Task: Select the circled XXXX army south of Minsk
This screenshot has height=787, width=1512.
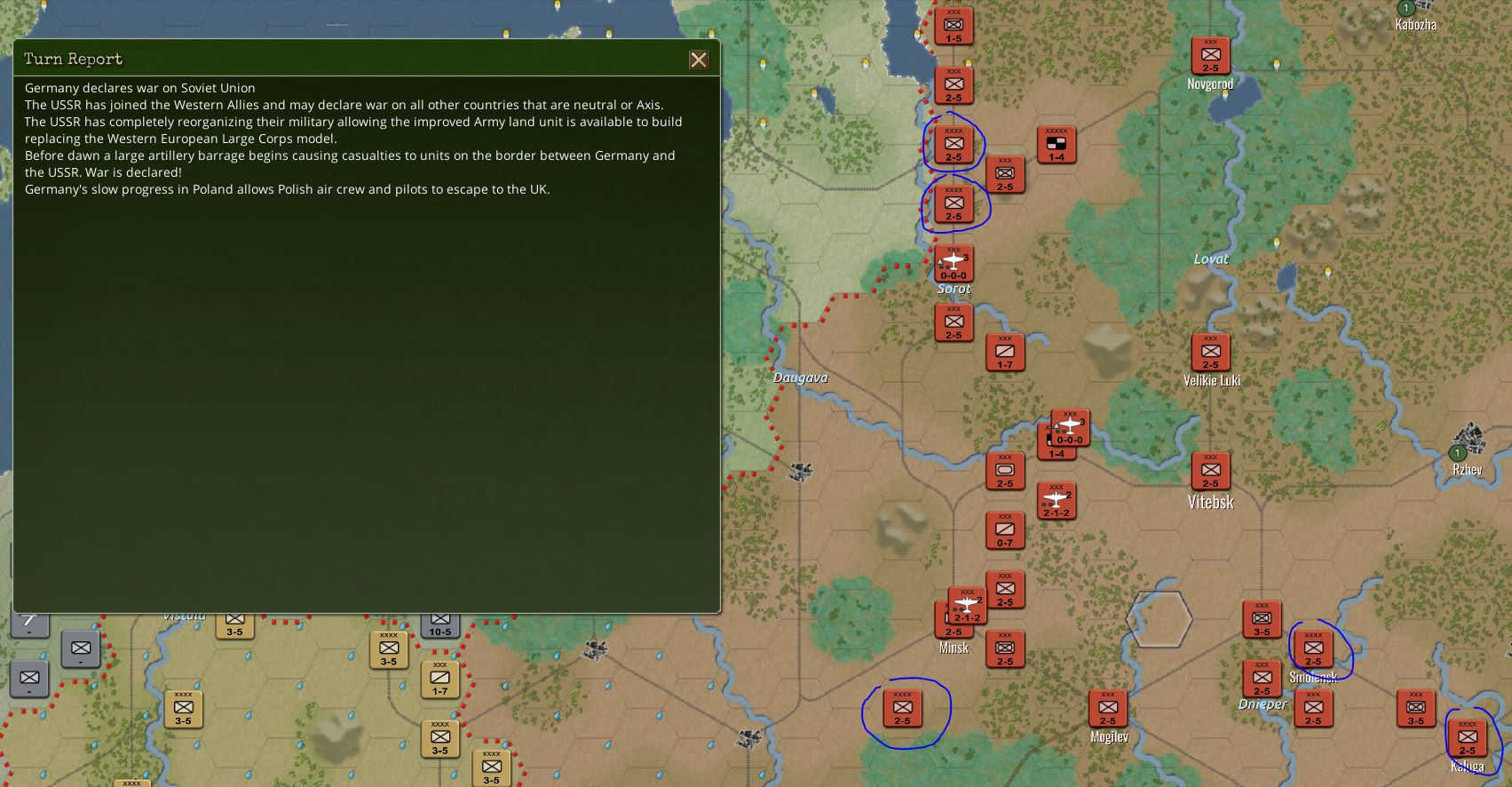Action: coord(904,710)
